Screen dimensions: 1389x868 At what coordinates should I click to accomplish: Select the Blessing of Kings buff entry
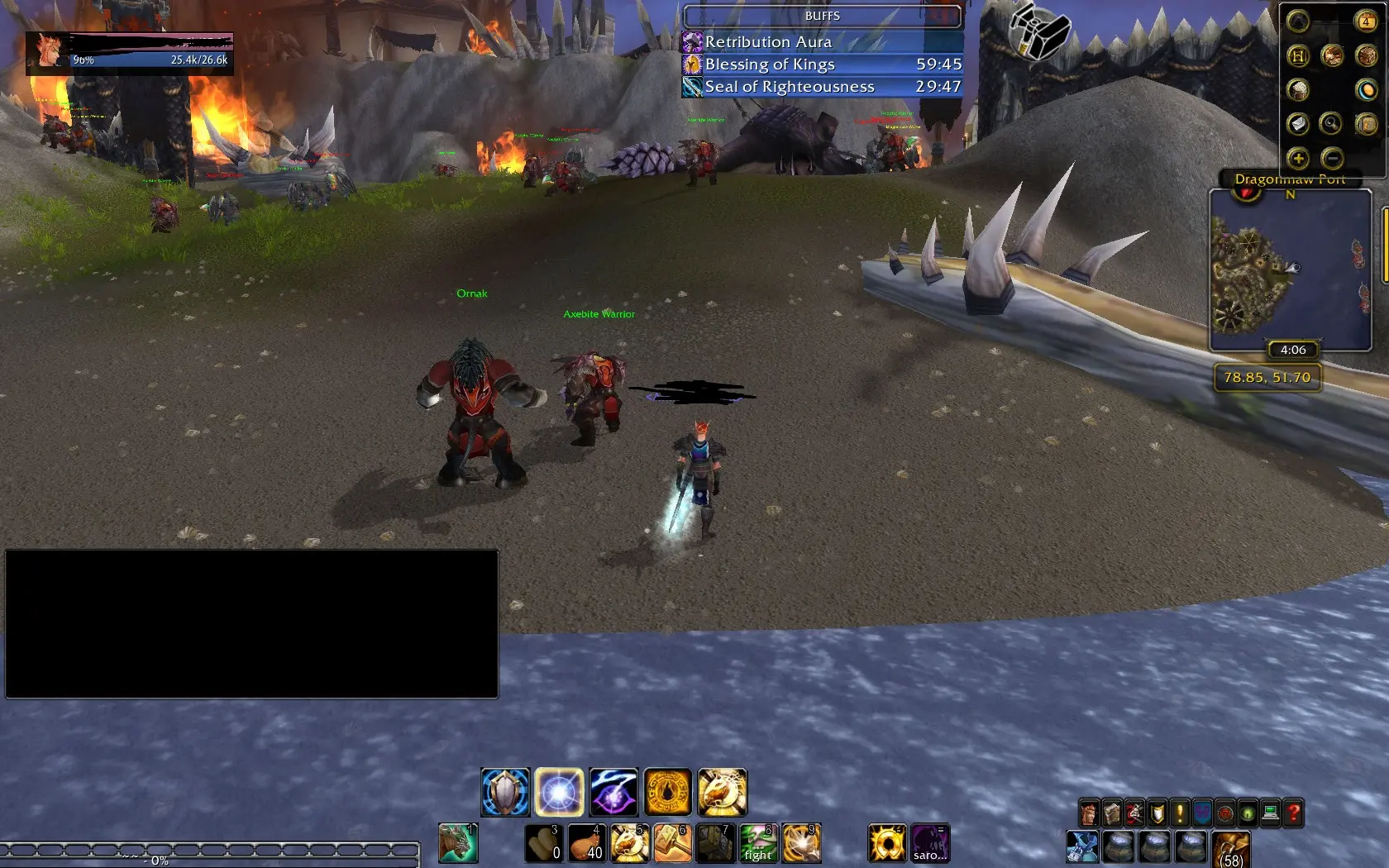point(822,64)
